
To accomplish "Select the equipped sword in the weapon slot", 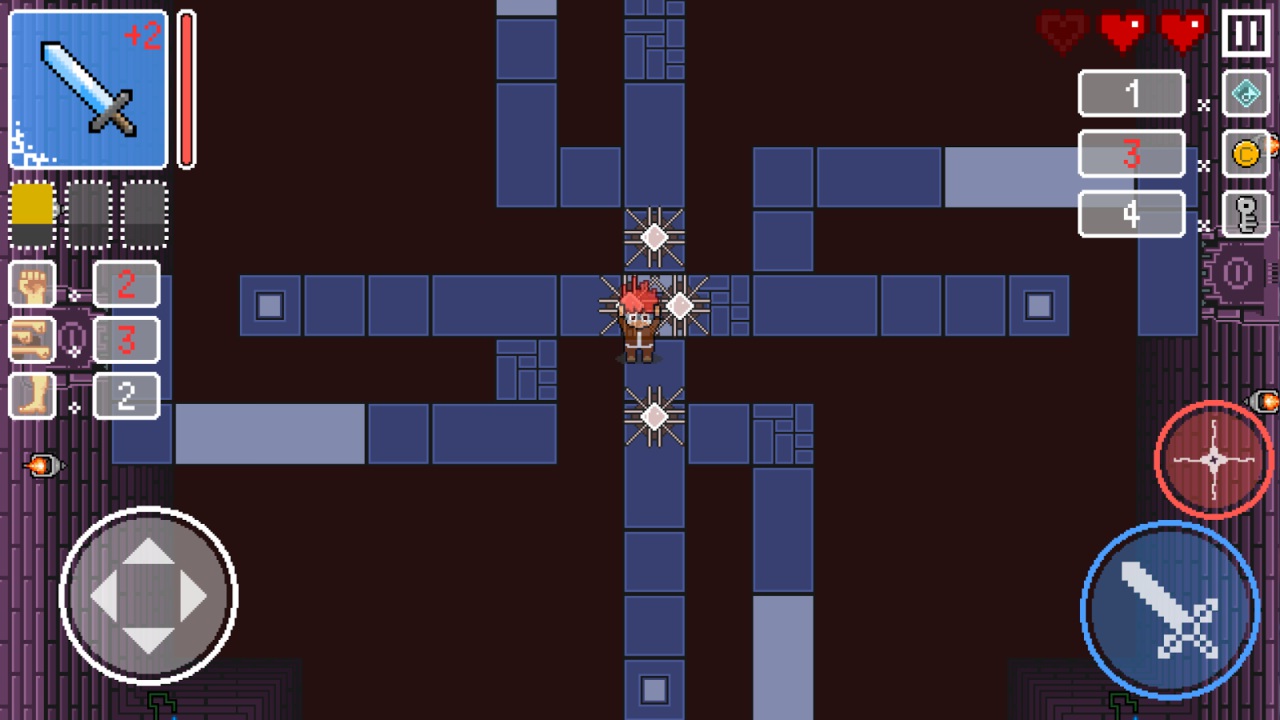I will point(87,90).
